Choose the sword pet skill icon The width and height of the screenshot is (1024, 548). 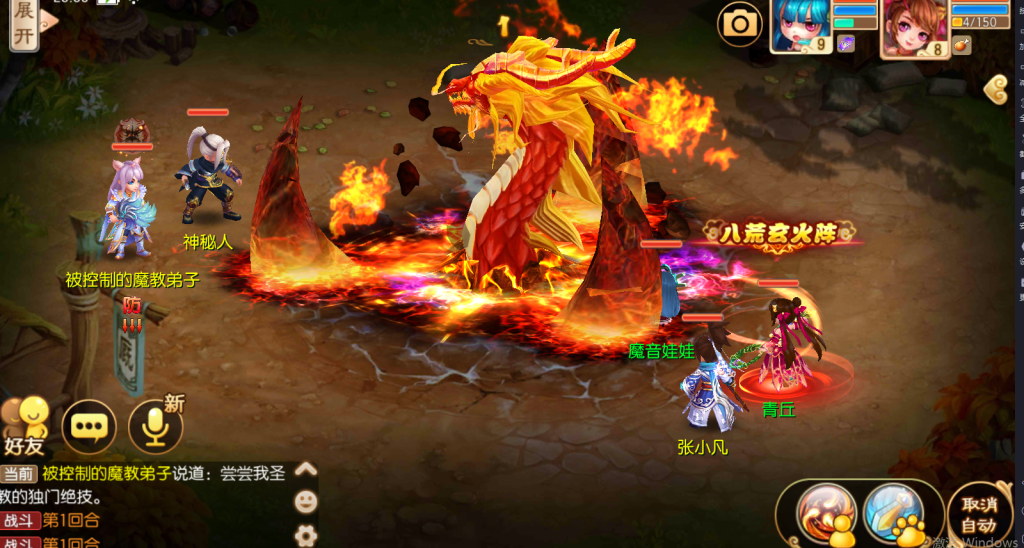pyautogui.click(x=892, y=513)
